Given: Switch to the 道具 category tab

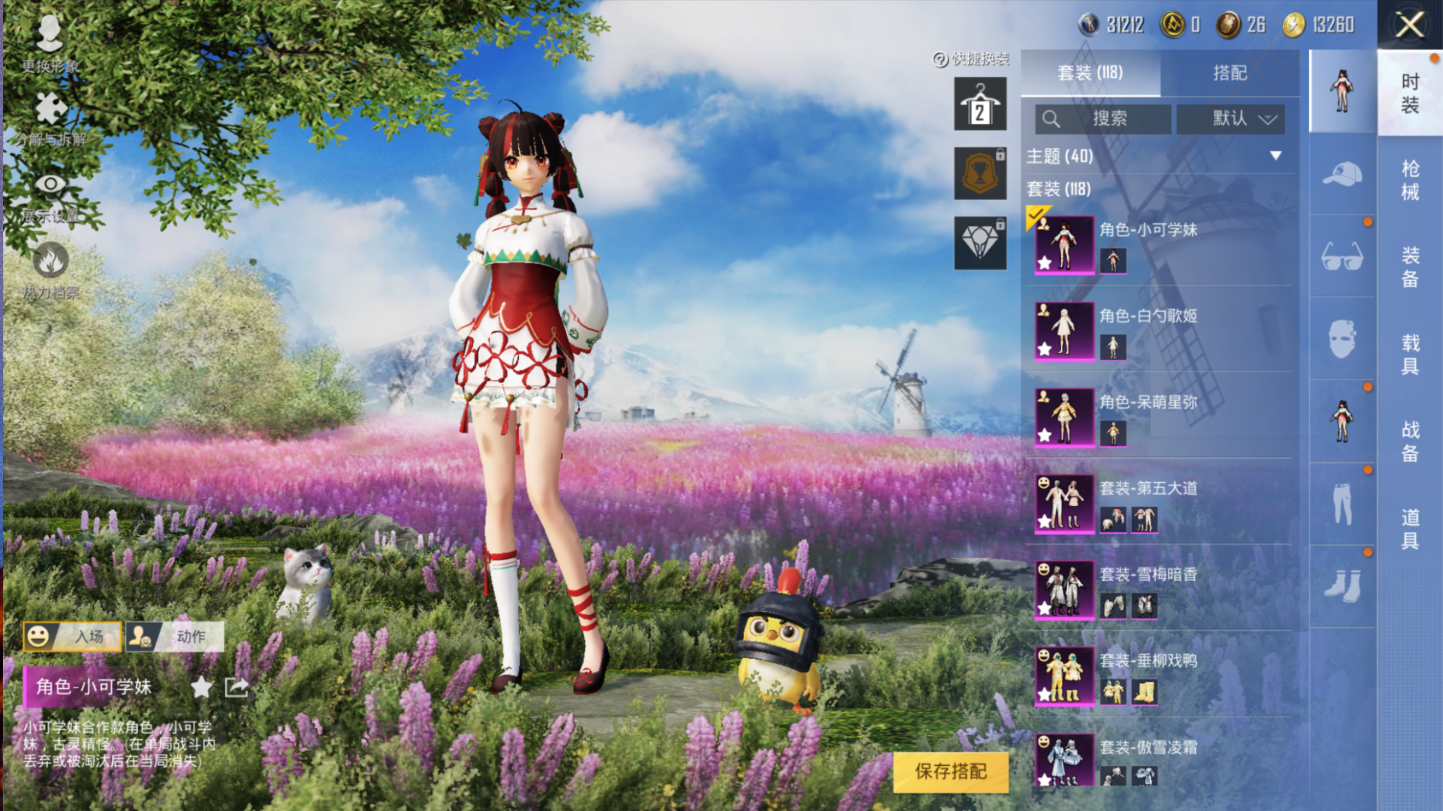Looking at the screenshot, I should (x=1410, y=529).
